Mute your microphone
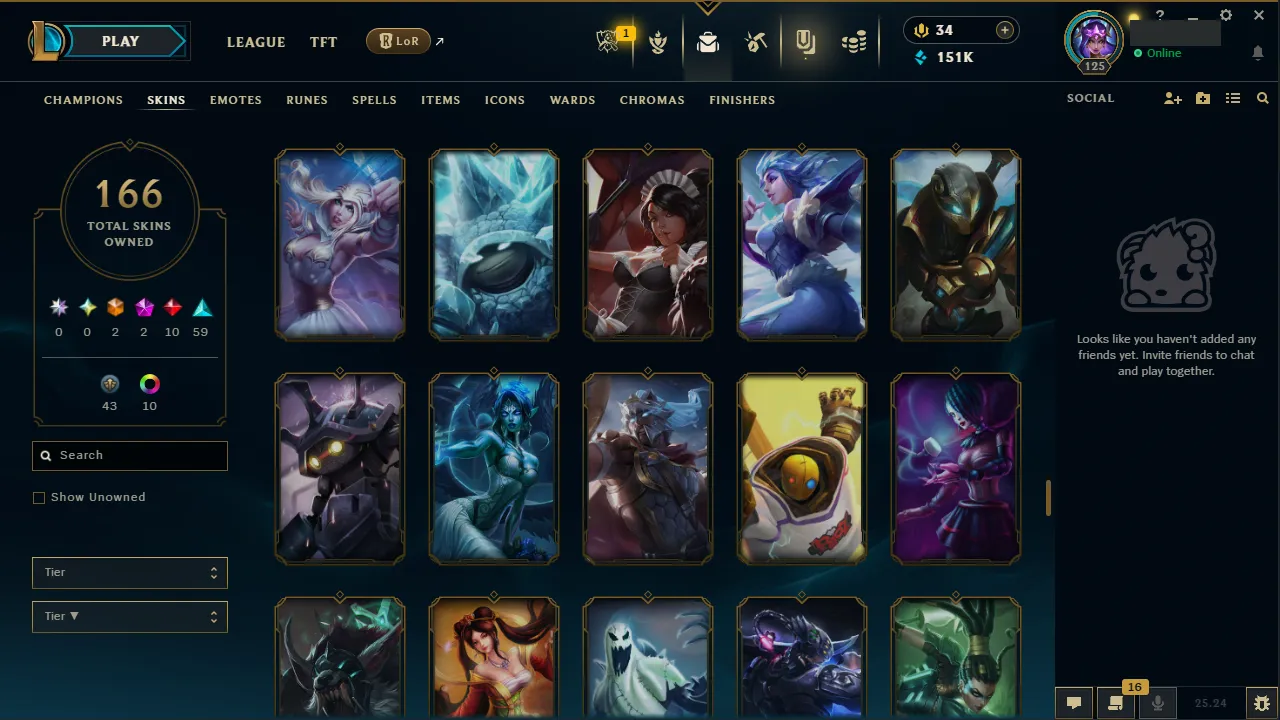The height and width of the screenshot is (720, 1280). (1157, 703)
